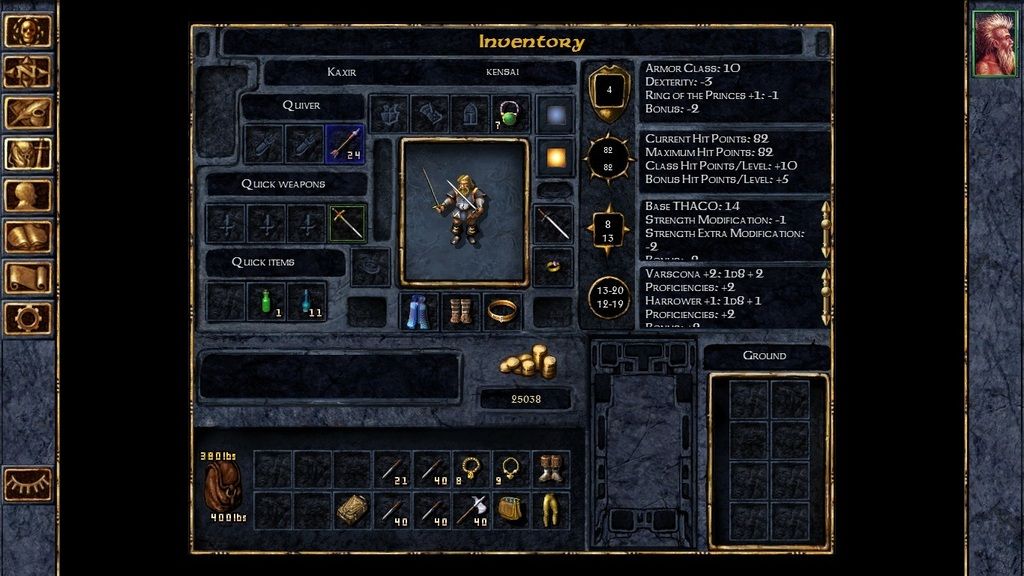Open the priest scroll button

coord(28,277)
